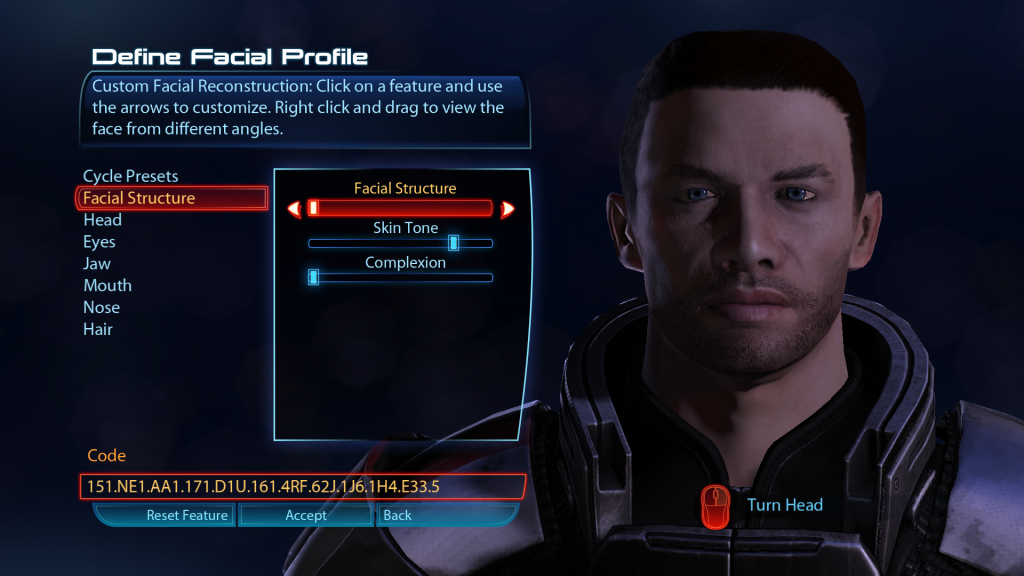Choose the Facial Structure category
This screenshot has width=1024, height=576.
(139, 198)
